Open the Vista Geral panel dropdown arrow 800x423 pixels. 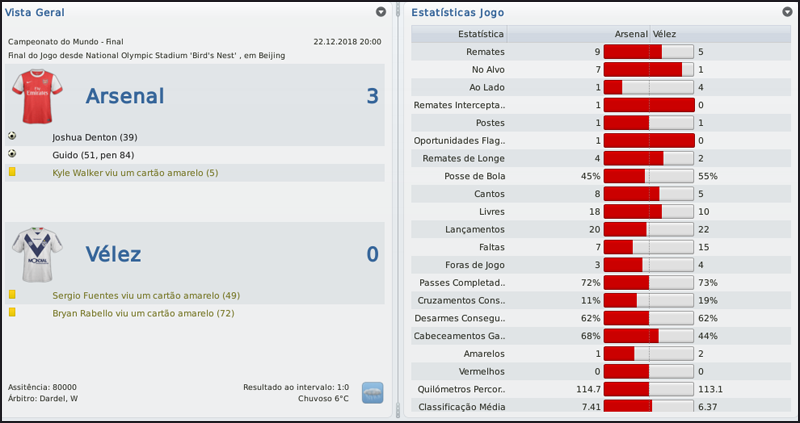coord(381,12)
